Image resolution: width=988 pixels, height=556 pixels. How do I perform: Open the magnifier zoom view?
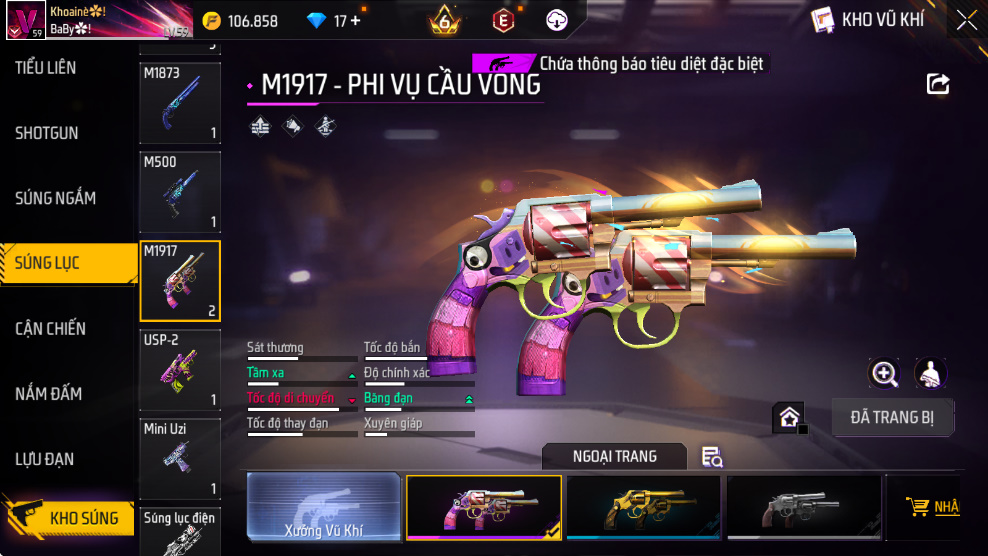point(884,374)
